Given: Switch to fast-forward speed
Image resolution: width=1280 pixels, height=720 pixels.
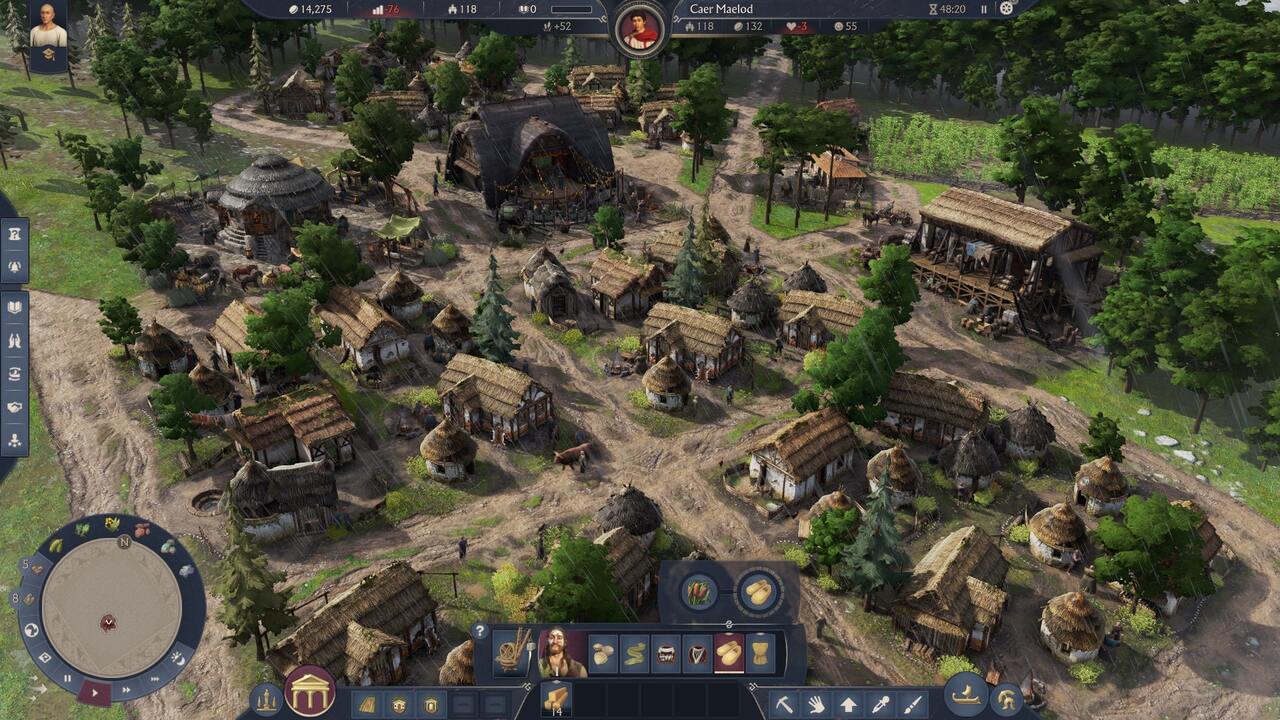Looking at the screenshot, I should point(127,688).
